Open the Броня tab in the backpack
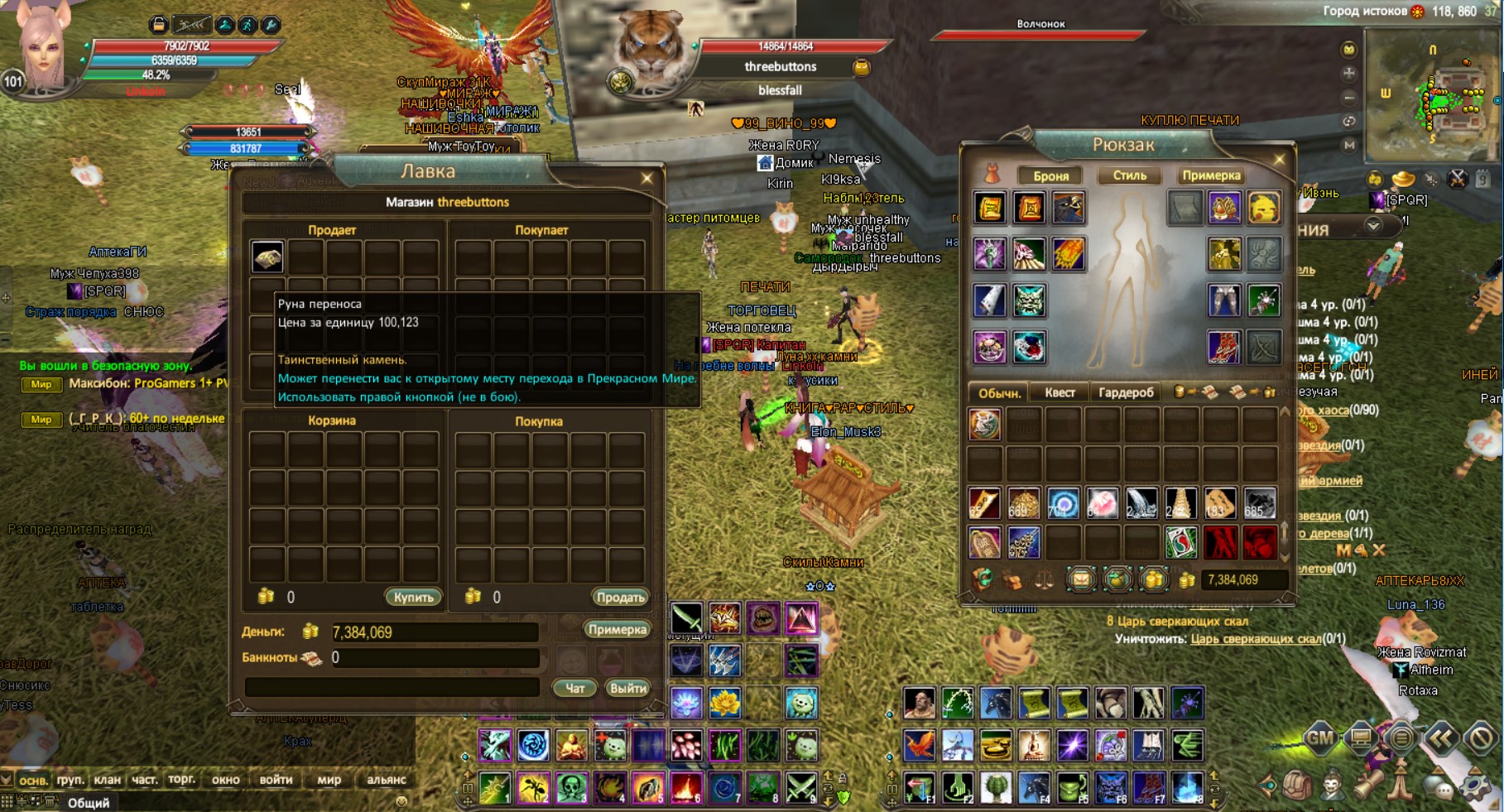 (x=1053, y=175)
